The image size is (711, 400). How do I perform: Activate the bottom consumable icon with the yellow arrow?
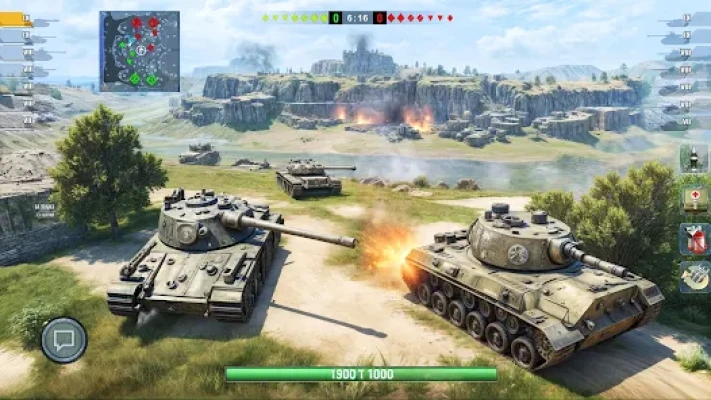693,277
